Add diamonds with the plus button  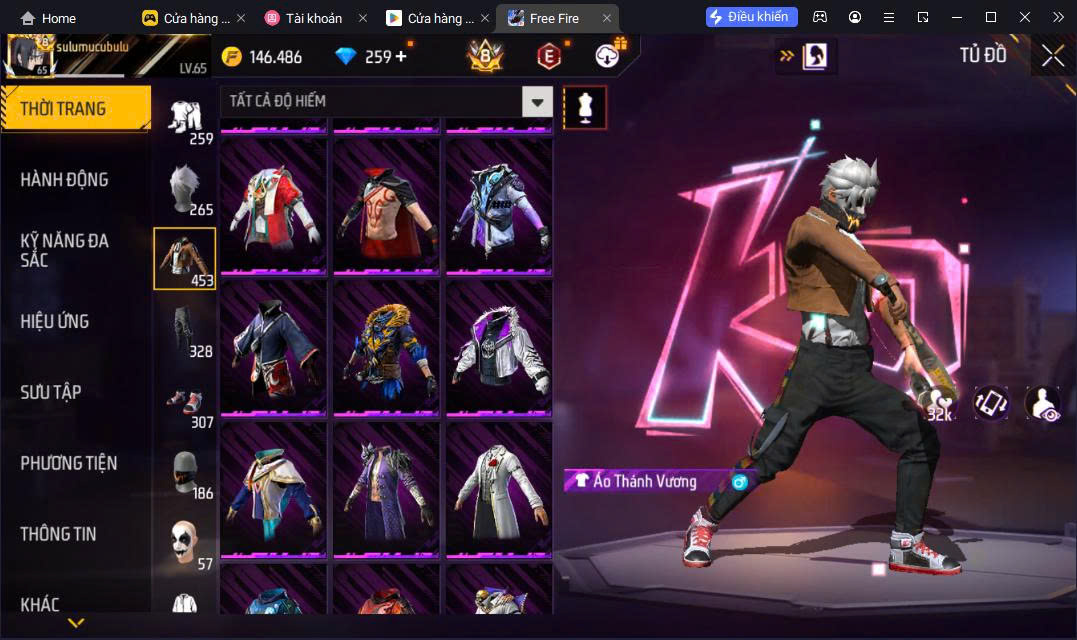click(401, 57)
